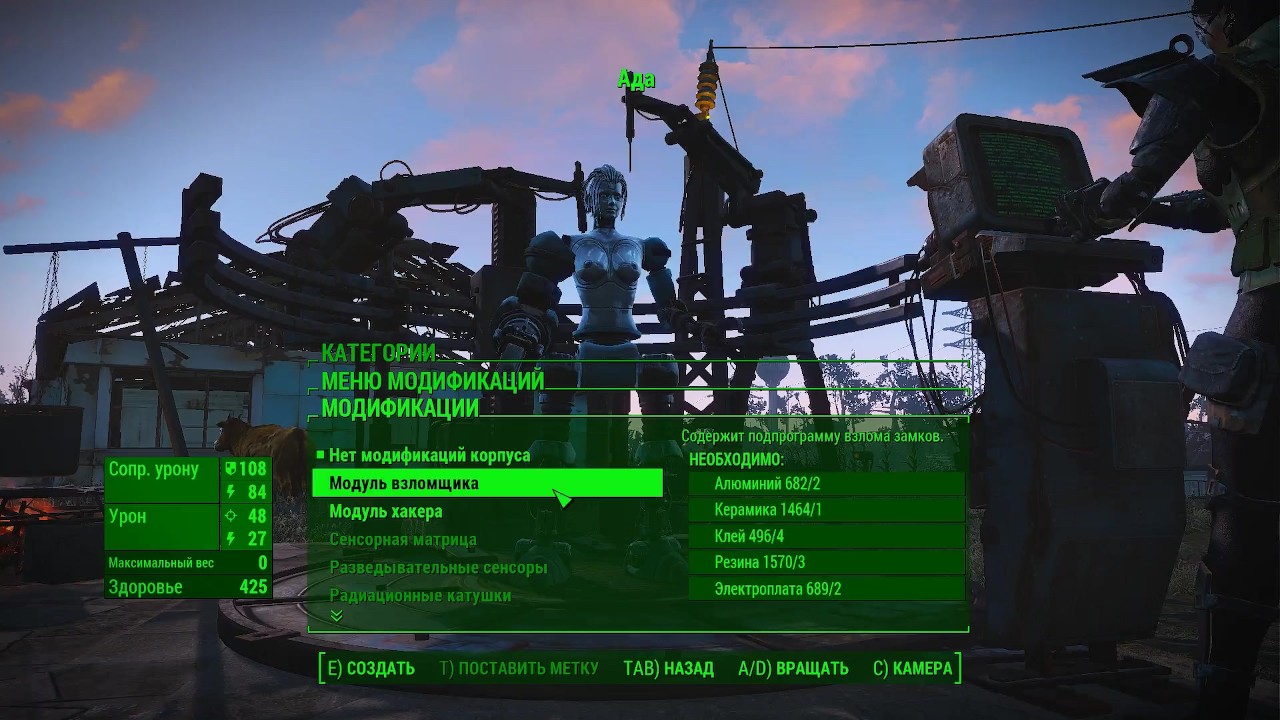Select the Резина 1570/3 requirement row
Image resolution: width=1280 pixels, height=720 pixels.
(x=827, y=562)
